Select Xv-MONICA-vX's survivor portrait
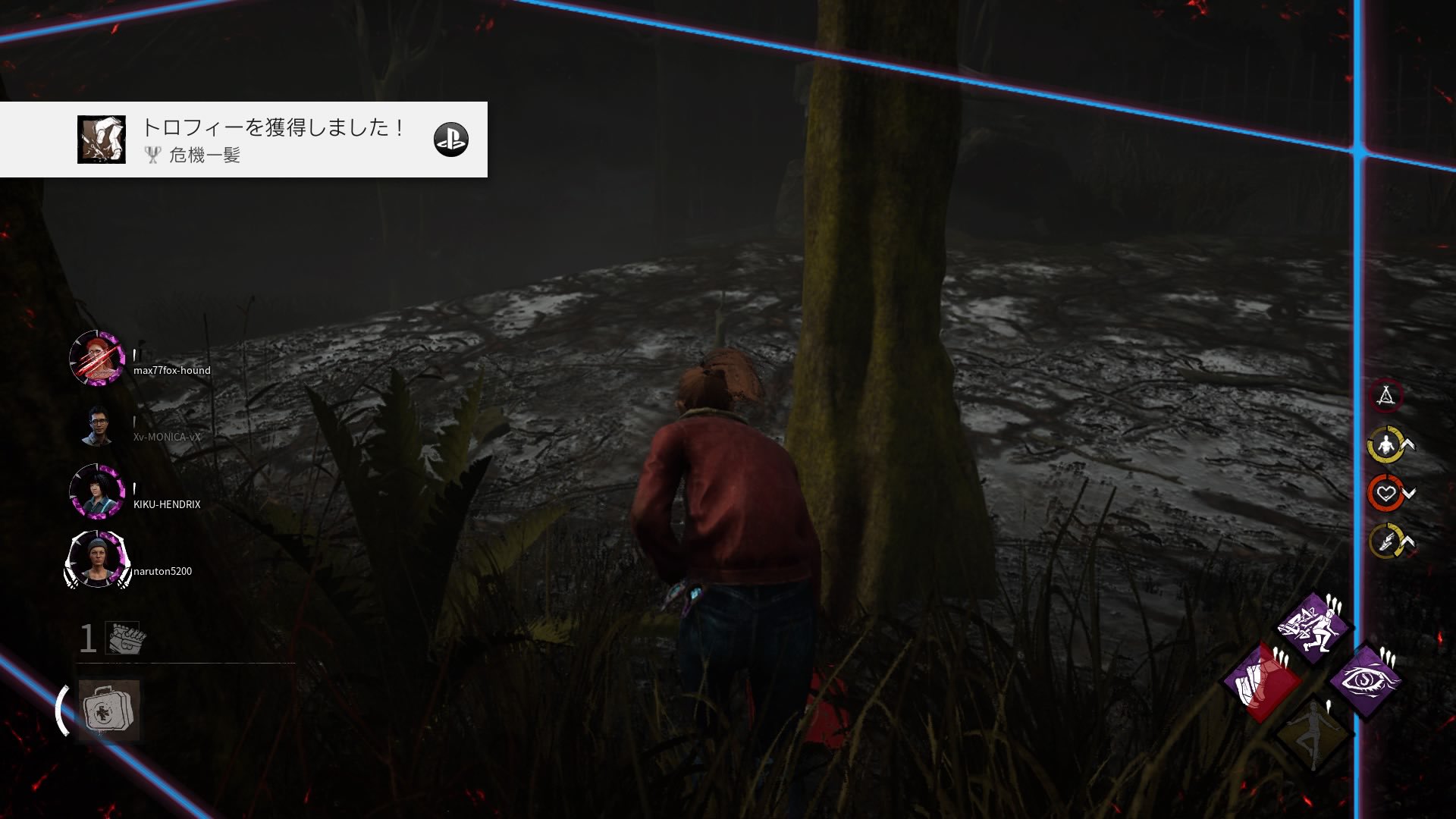1456x819 pixels. pos(99,427)
